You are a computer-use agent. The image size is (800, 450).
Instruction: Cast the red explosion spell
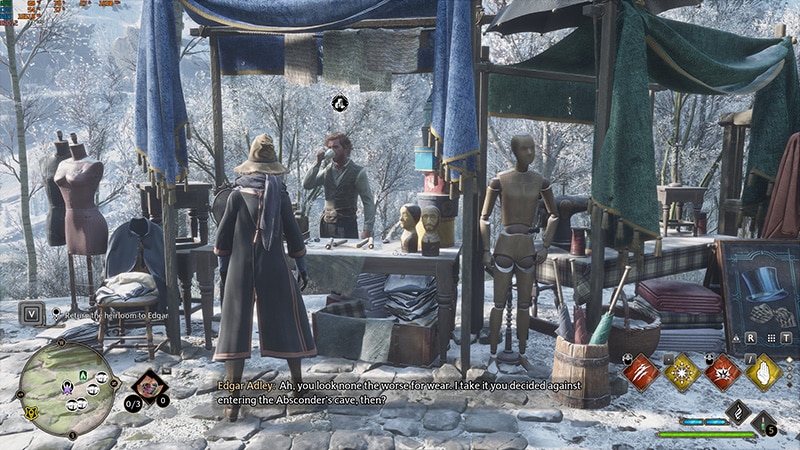point(723,373)
